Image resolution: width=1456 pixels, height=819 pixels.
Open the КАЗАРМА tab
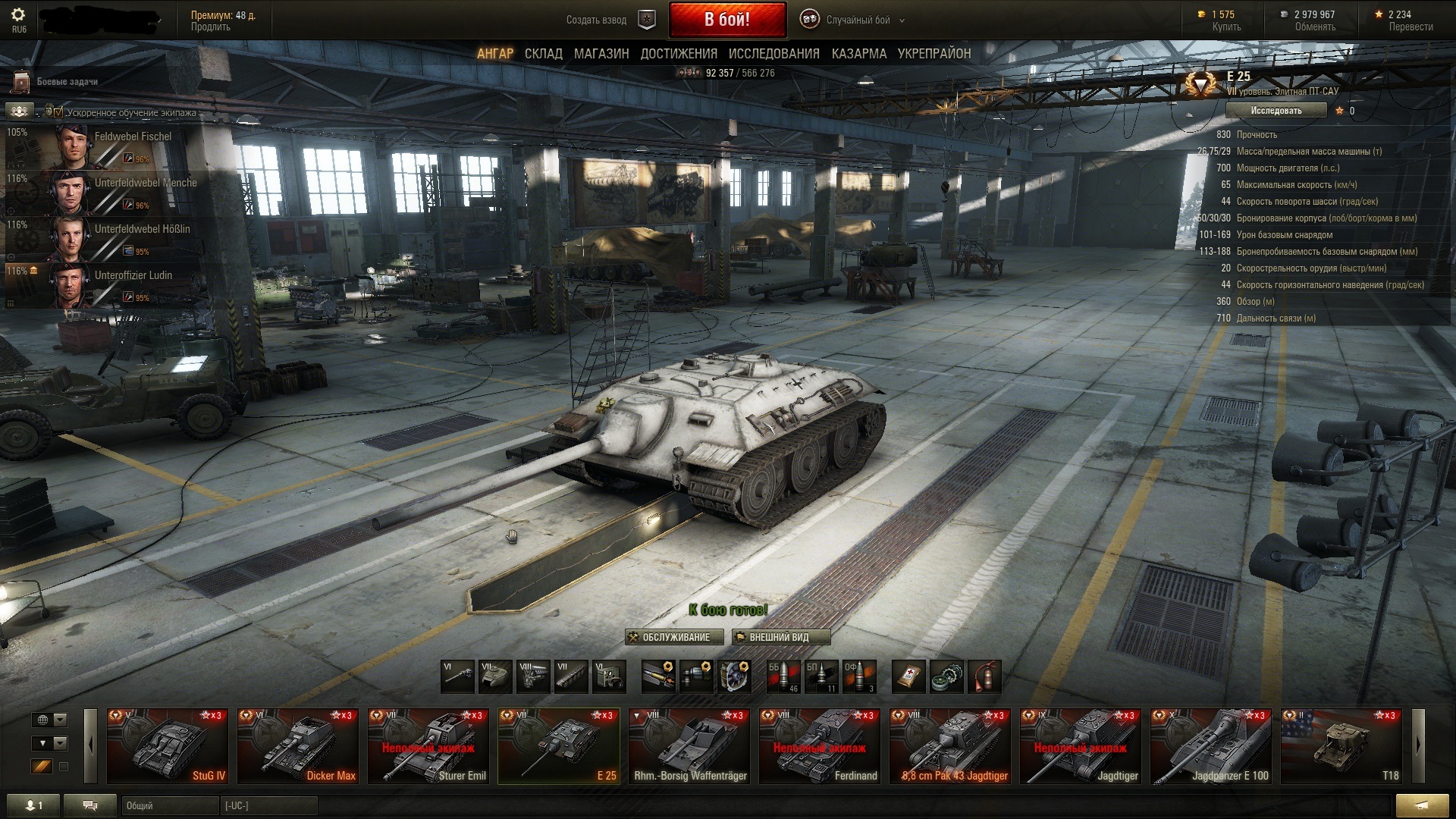858,54
